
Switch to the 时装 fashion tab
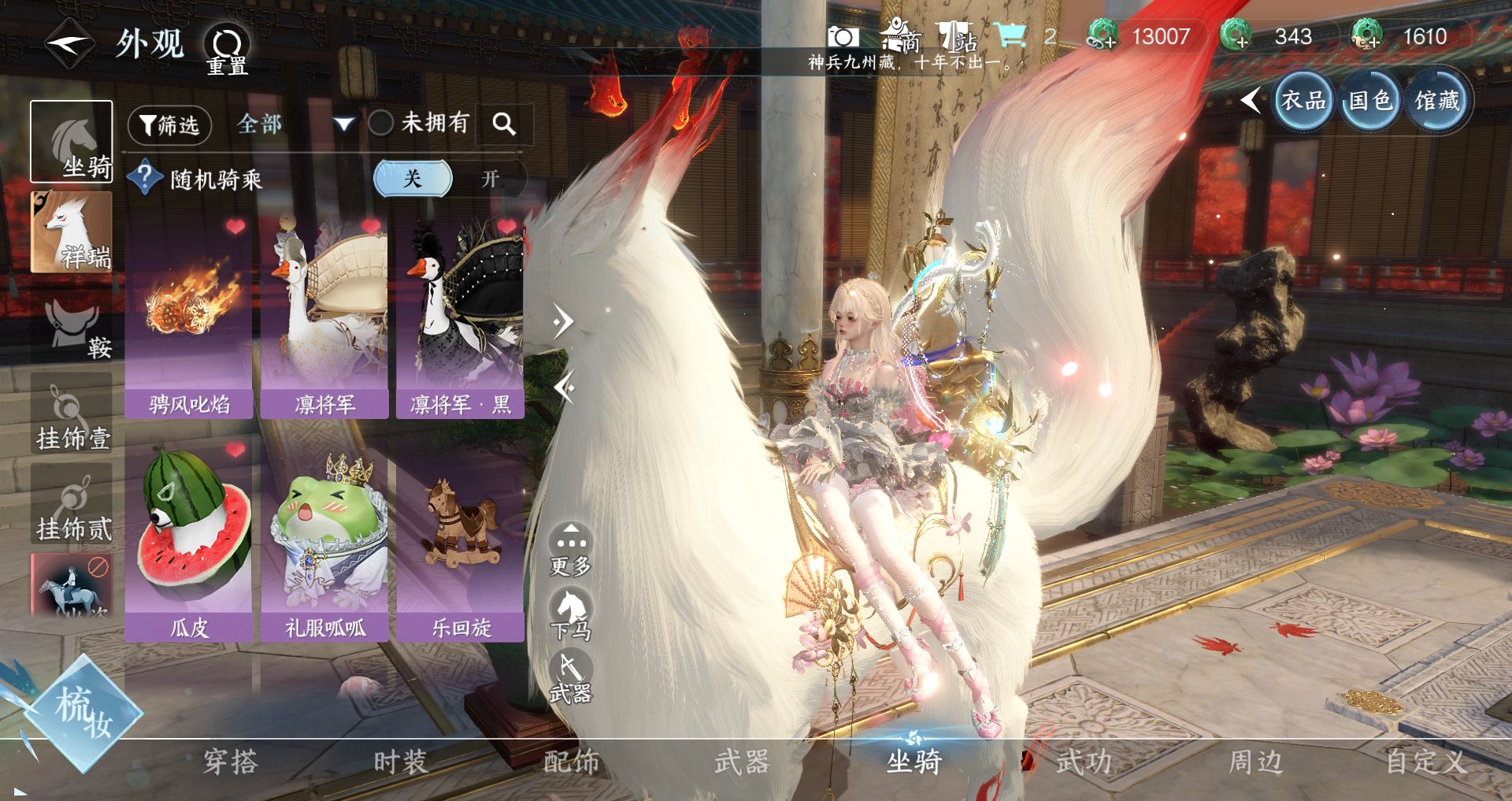[x=400, y=762]
